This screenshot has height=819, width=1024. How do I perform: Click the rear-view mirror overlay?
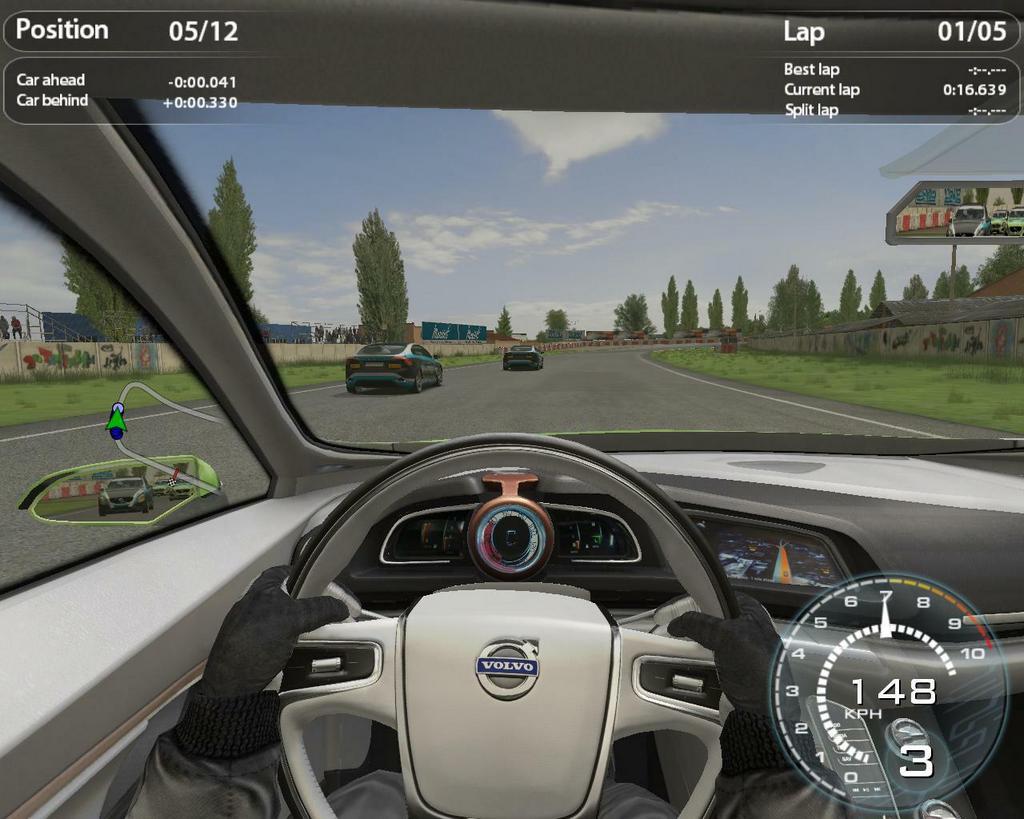coord(957,213)
